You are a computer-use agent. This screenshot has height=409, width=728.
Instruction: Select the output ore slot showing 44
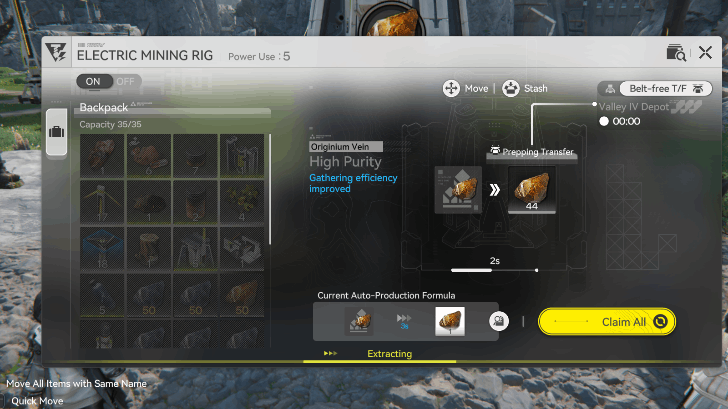(x=532, y=190)
